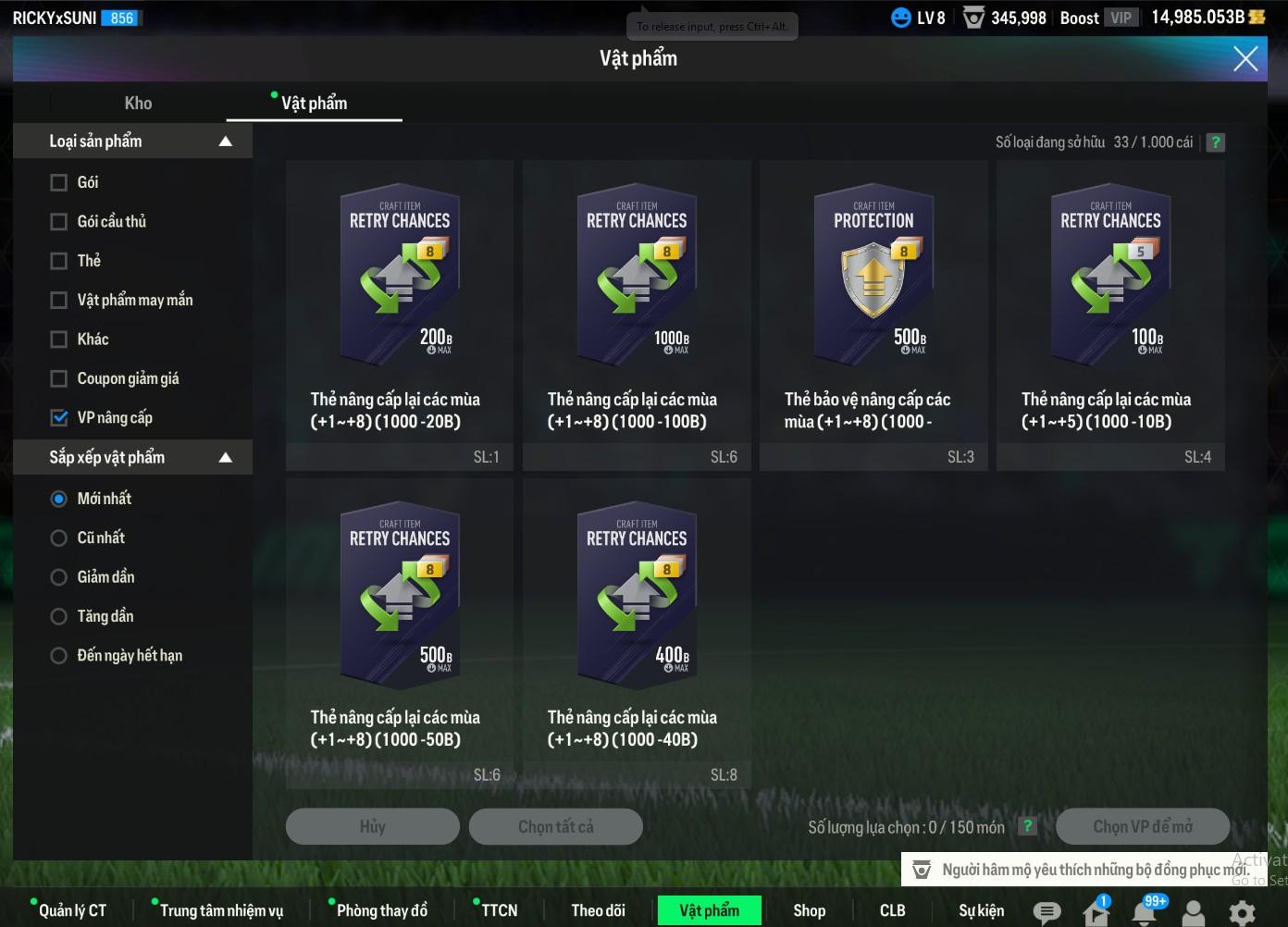Open the Shop from bottom bar
The image size is (1288, 927).
pos(809,911)
